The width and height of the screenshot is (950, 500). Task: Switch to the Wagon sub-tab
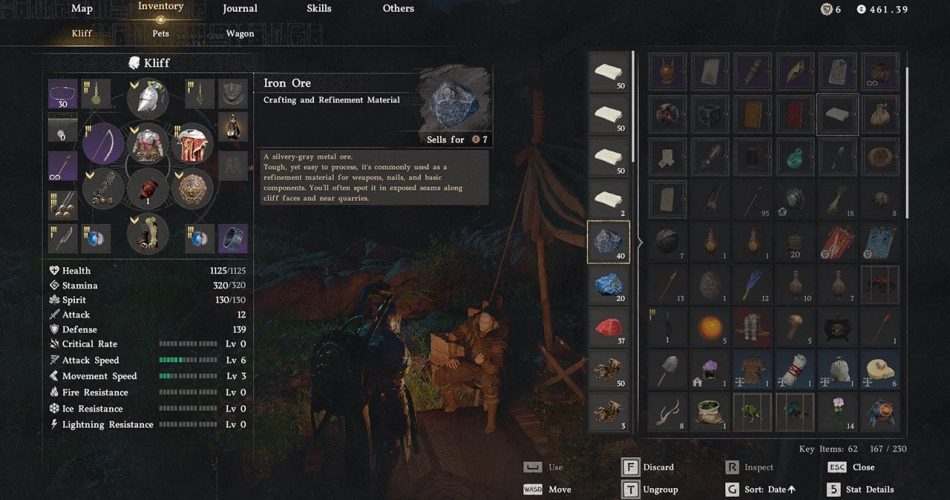(238, 33)
